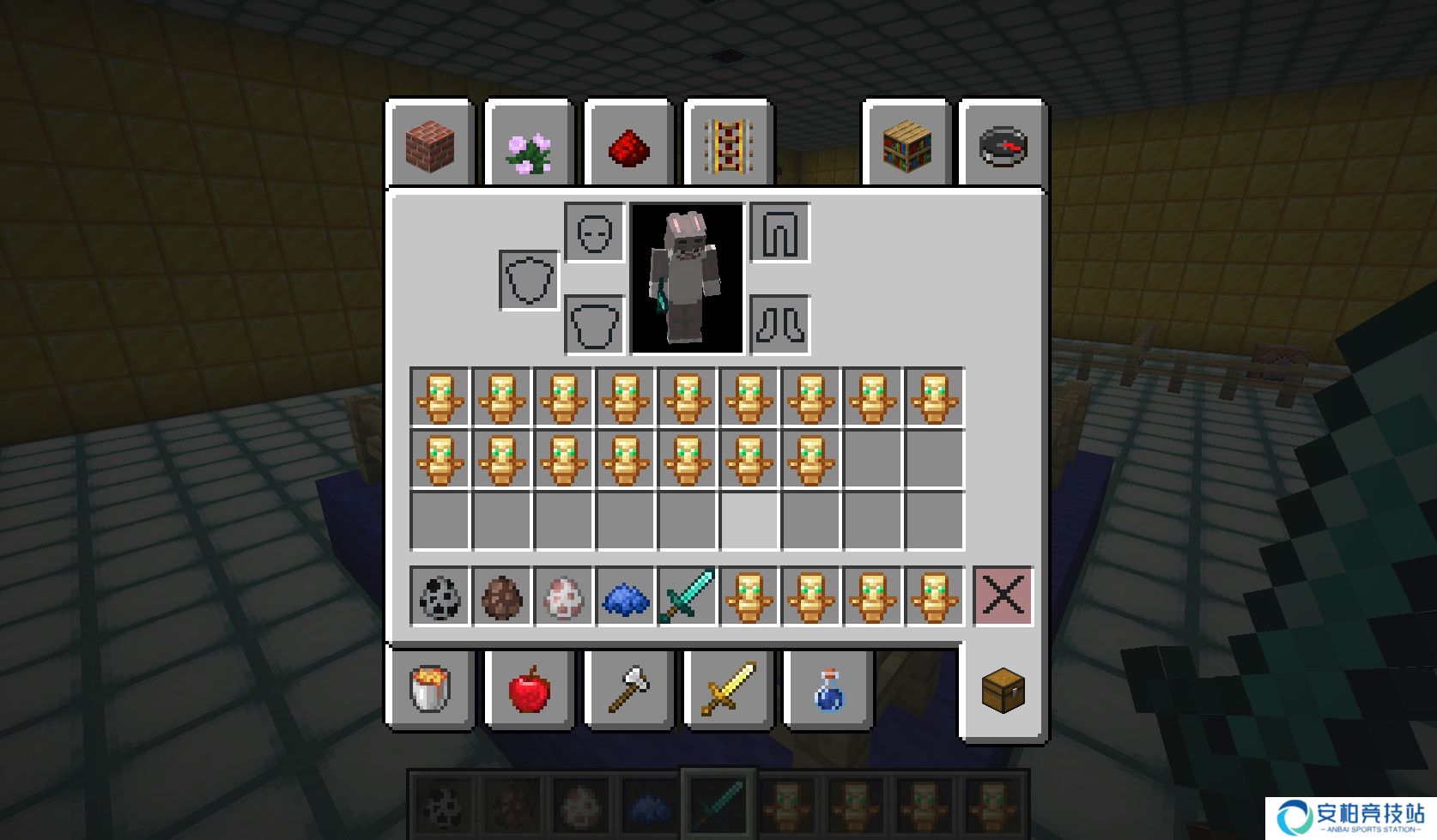Screen dimensions: 1437x840
Task: Open the iron axe Tools tab
Action: click(628, 689)
